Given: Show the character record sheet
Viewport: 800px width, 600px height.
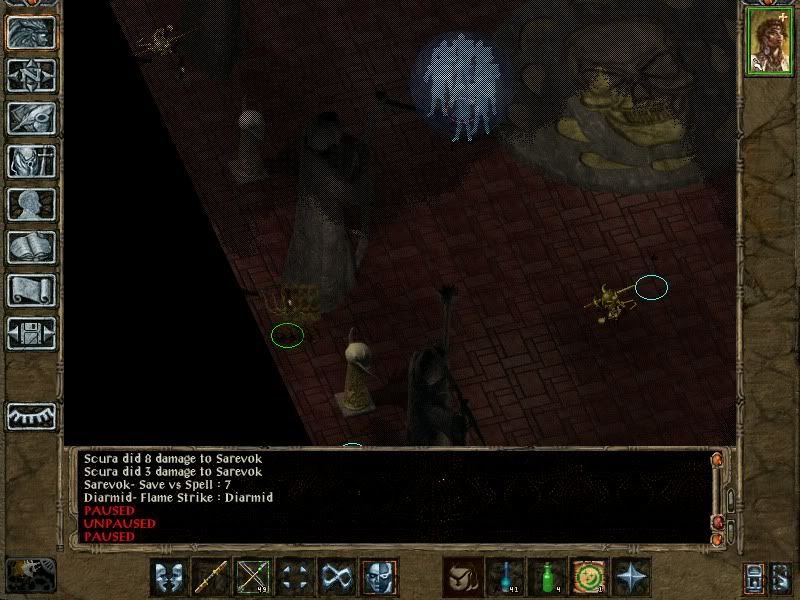Looking at the screenshot, I should [30, 204].
